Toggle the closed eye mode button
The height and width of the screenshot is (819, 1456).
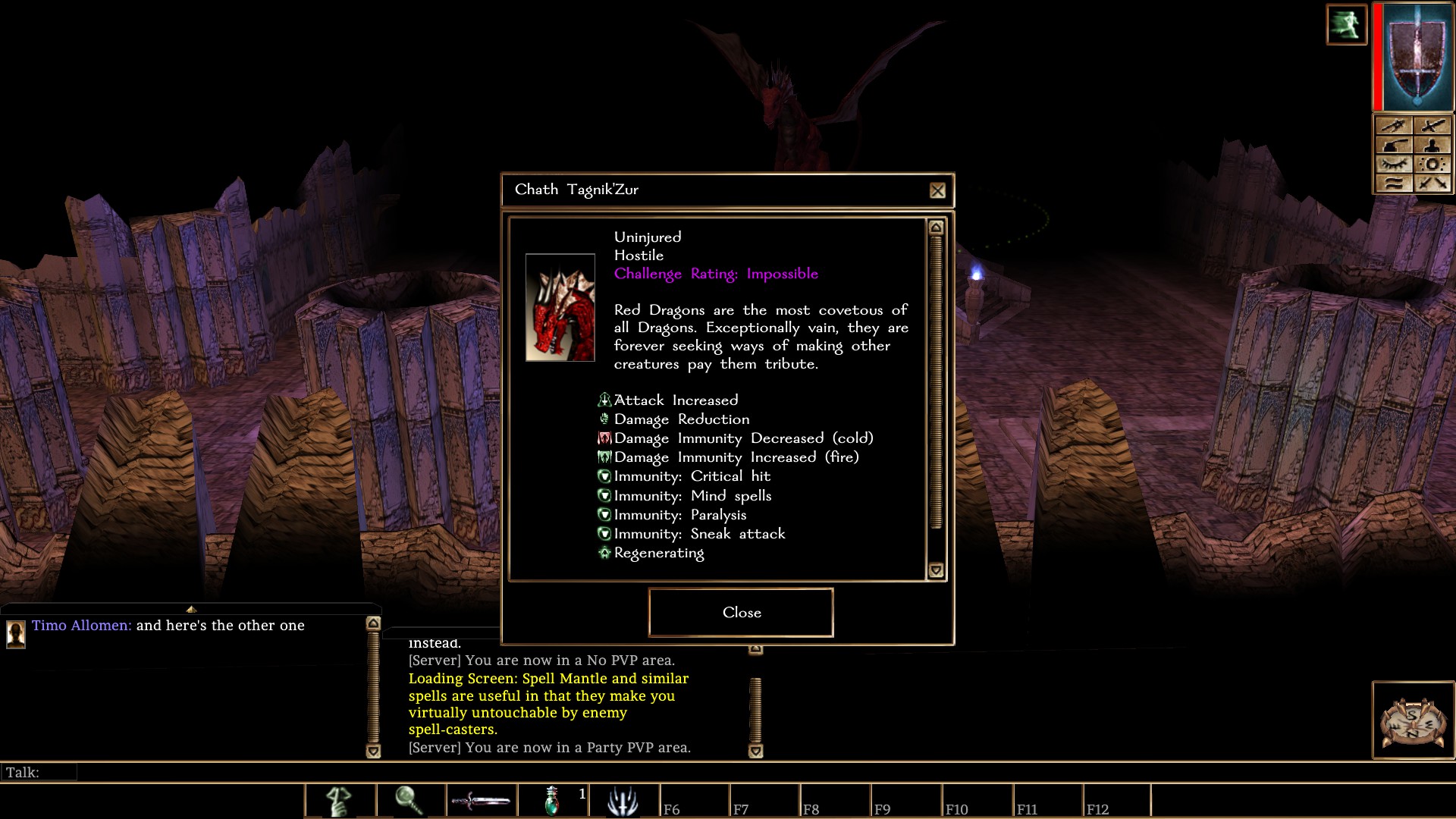click(x=1394, y=165)
